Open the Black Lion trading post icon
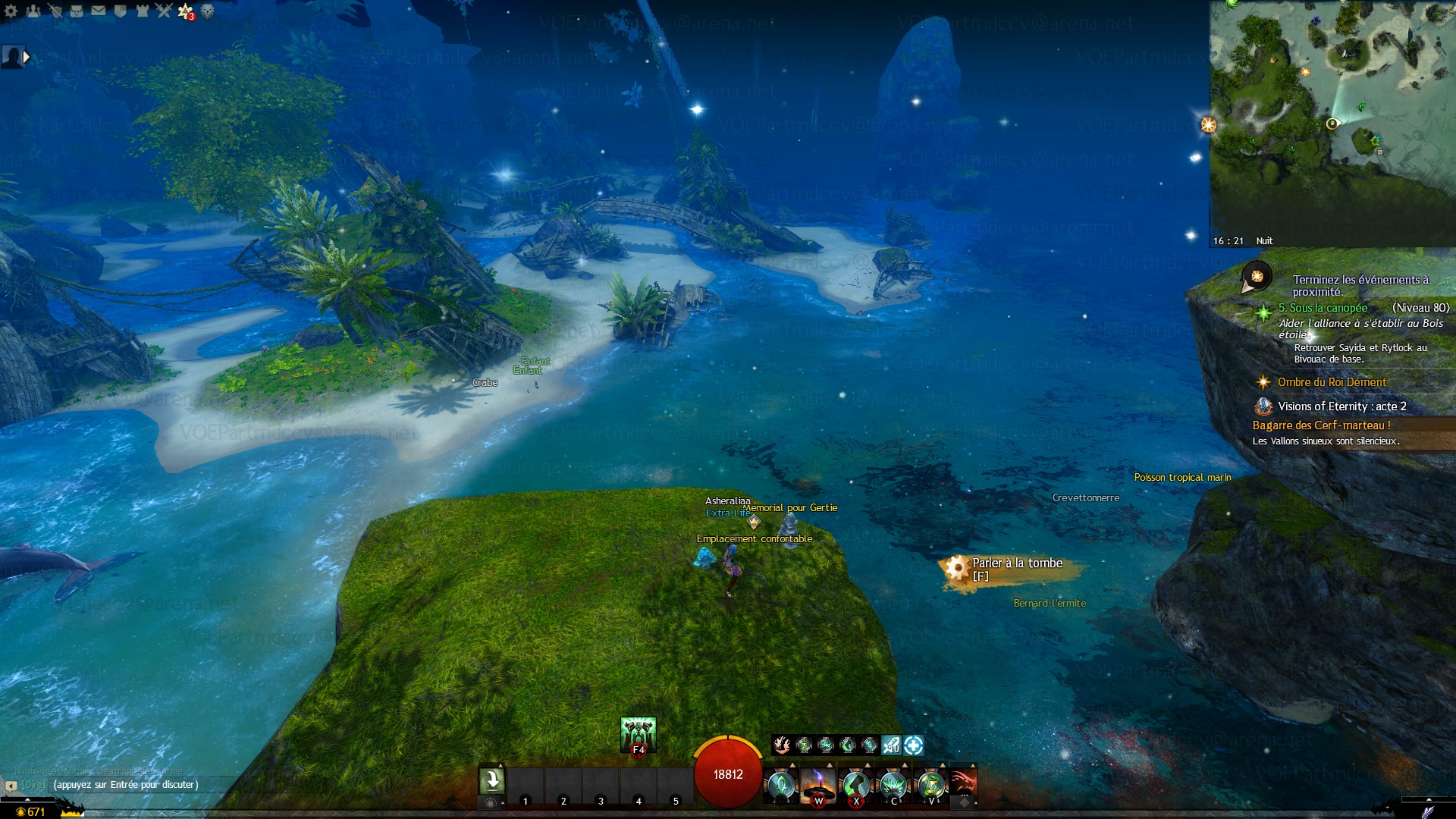This screenshot has width=1456, height=819. pyautogui.click(x=207, y=11)
